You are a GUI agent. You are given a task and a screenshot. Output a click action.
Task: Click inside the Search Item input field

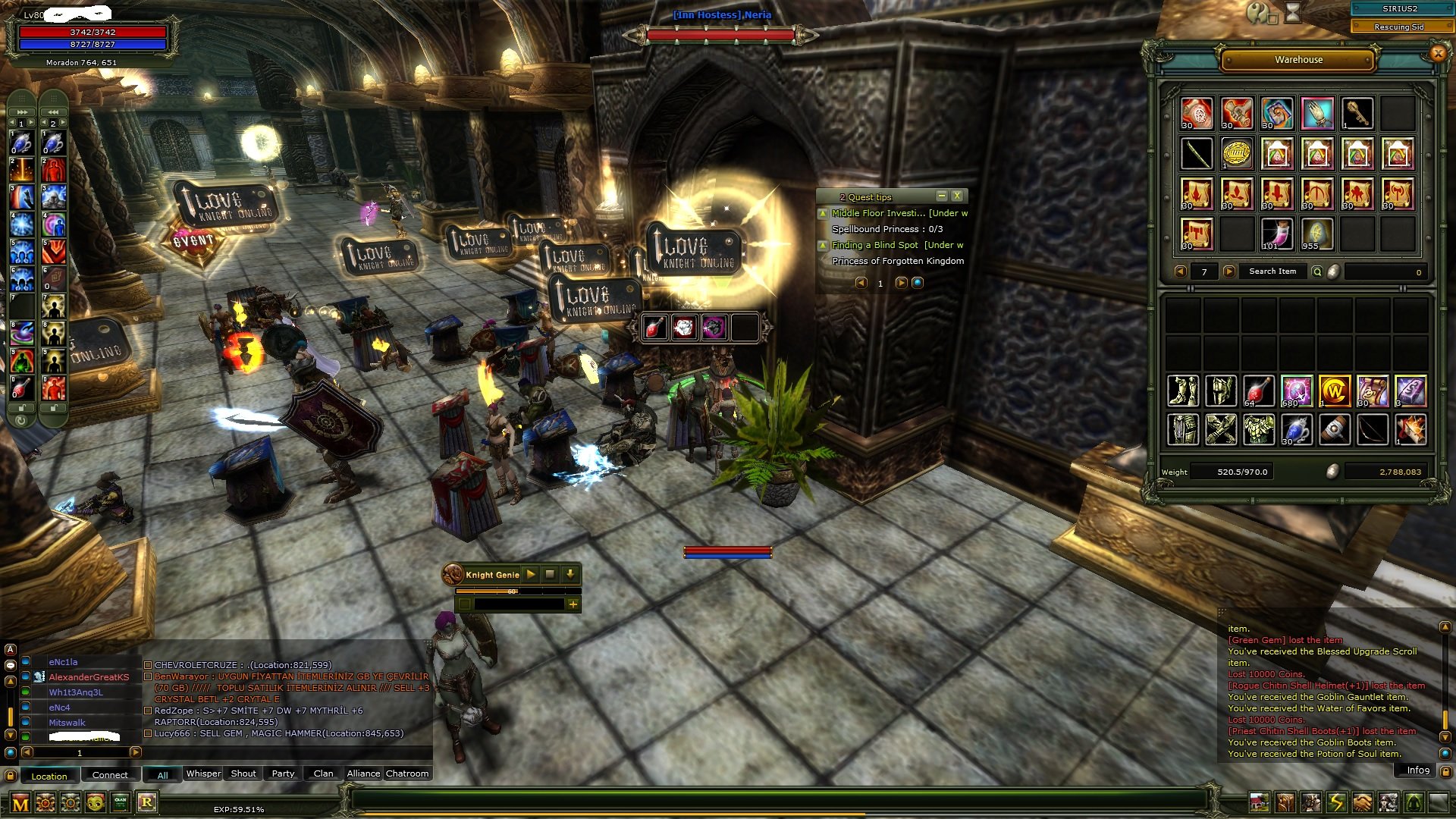point(1274,271)
